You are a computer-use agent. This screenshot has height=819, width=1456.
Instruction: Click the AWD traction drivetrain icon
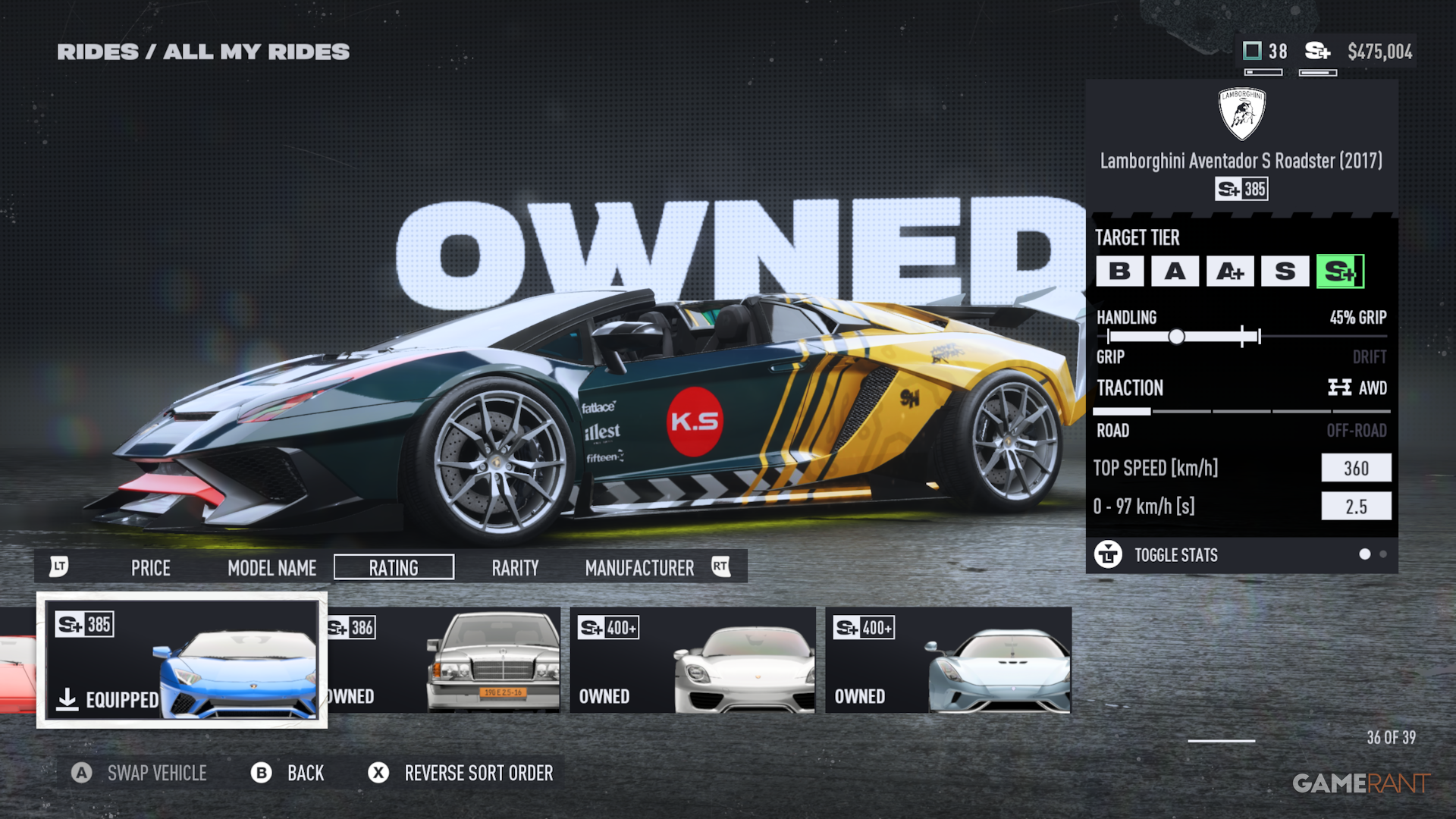click(1339, 388)
